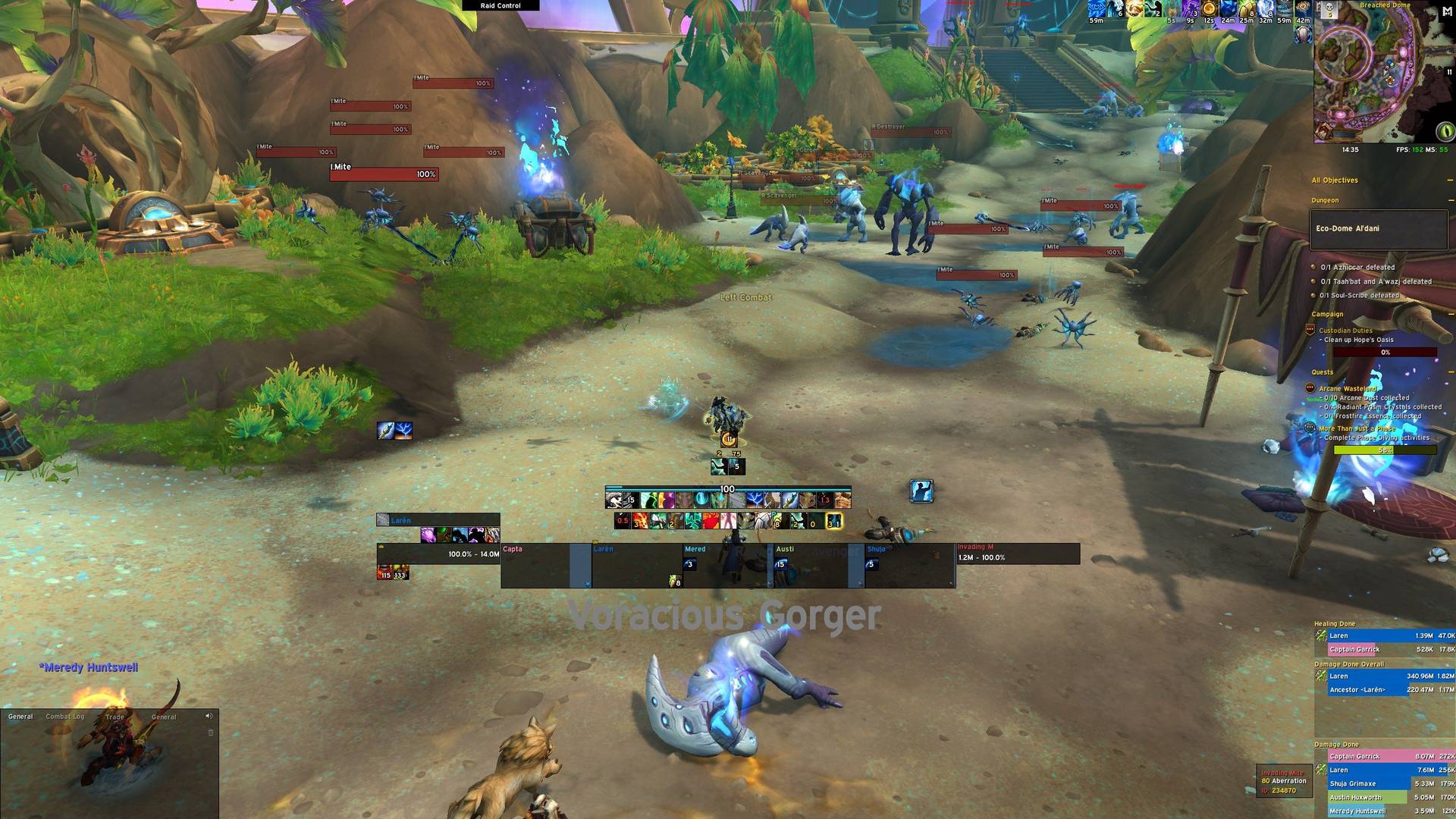The image size is (1456, 819).
Task: Select Captain Garrick in Healing Done meter
Action: pyautogui.click(x=1354, y=650)
